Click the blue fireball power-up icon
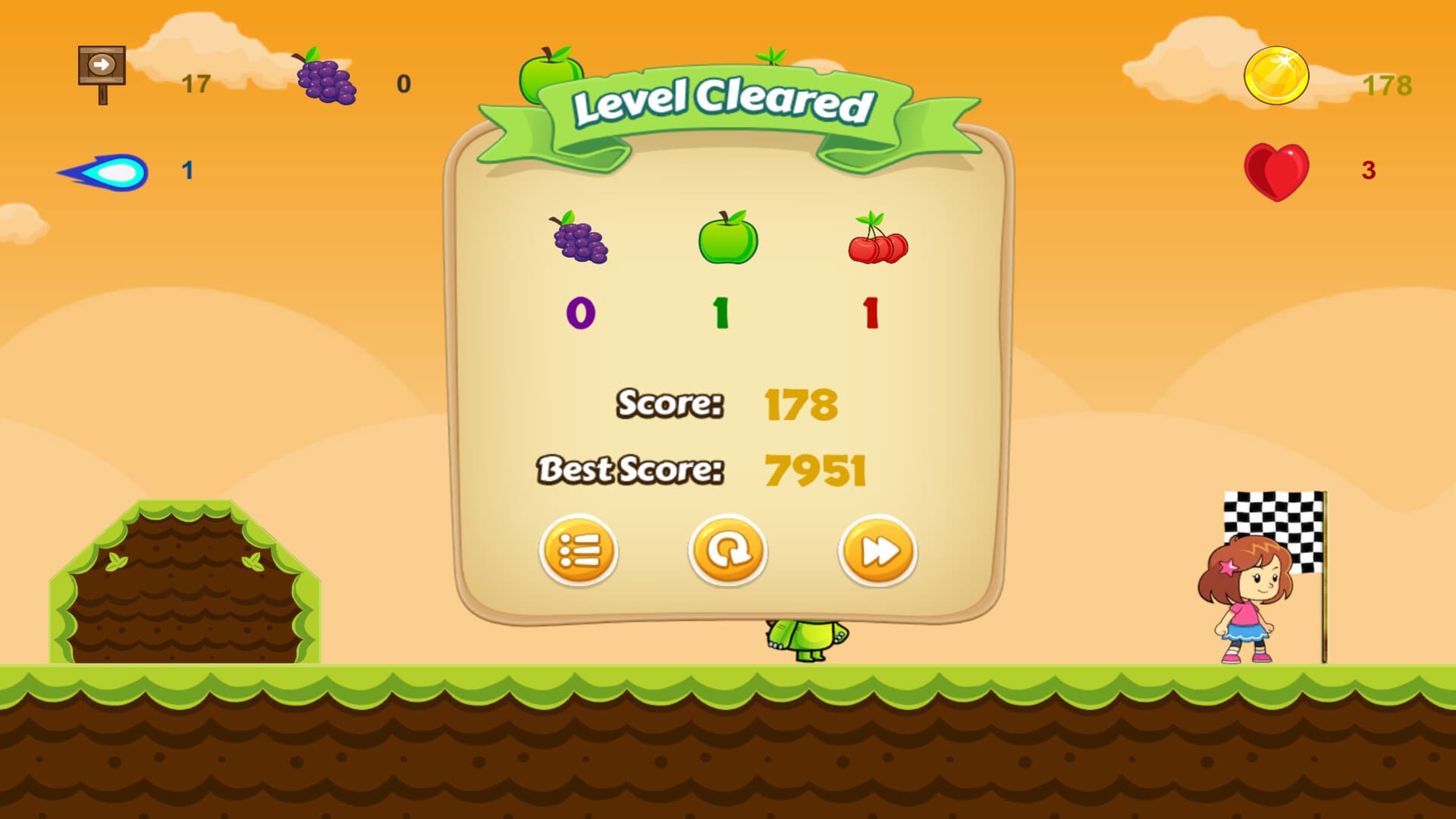 [102, 169]
